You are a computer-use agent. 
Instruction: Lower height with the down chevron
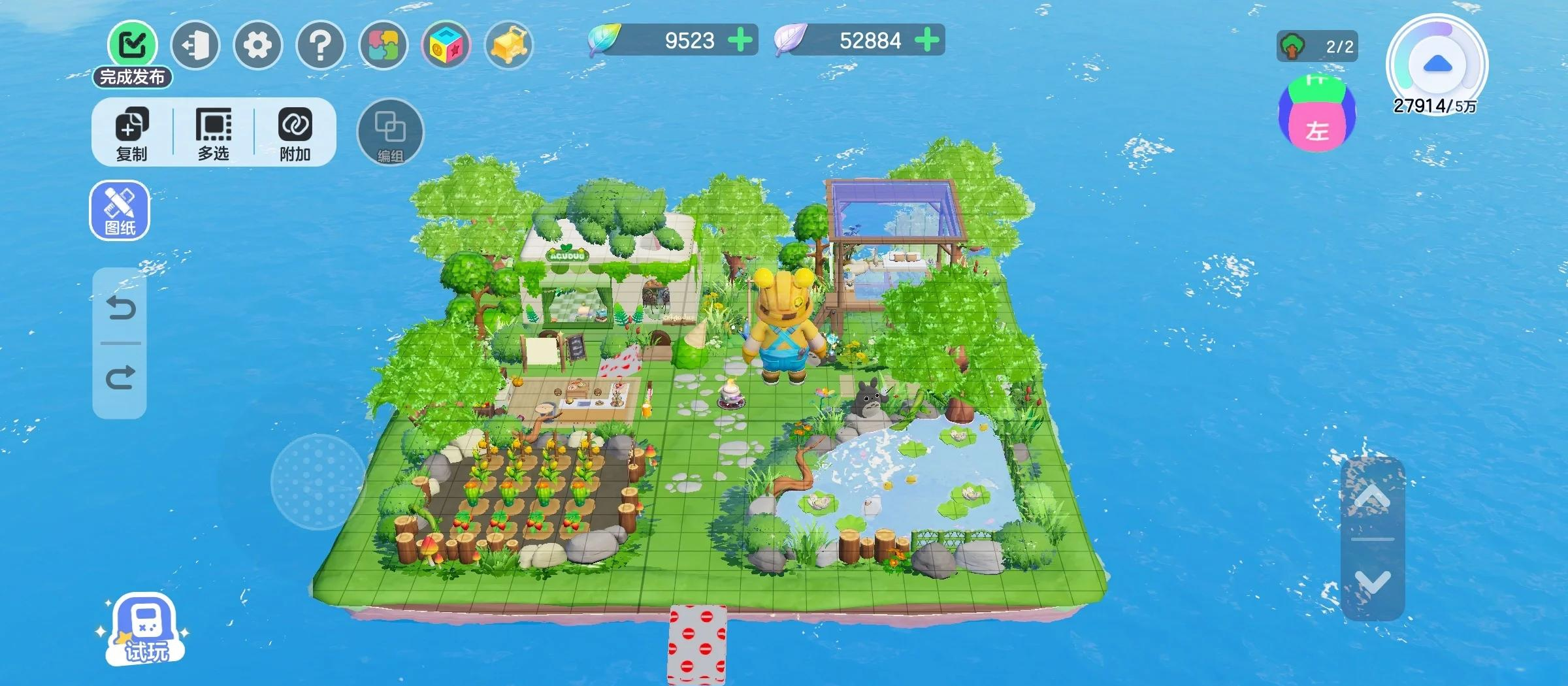pos(1372,580)
